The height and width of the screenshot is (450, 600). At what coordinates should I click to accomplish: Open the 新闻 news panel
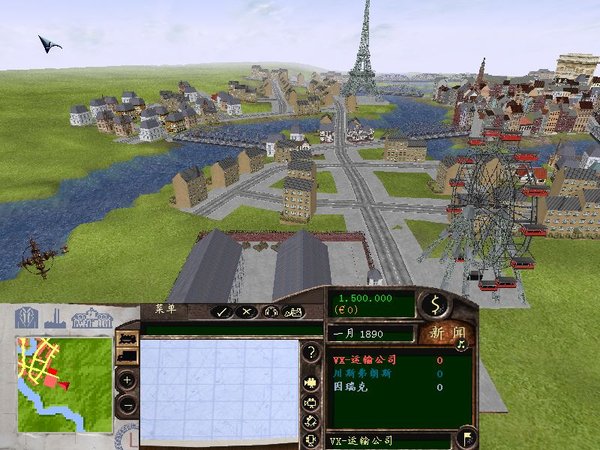click(x=445, y=333)
